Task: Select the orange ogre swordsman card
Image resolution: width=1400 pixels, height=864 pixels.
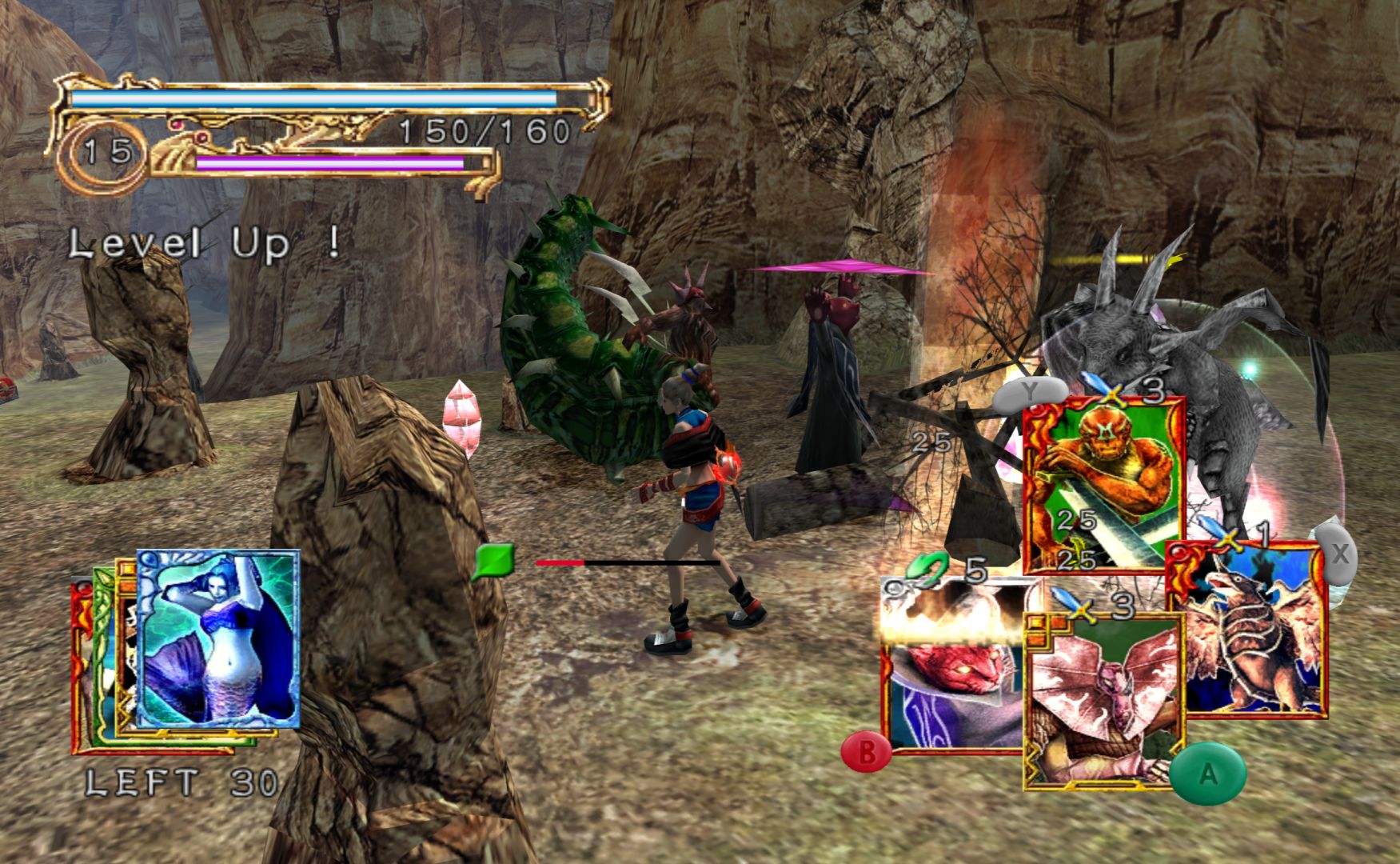Action: point(1103,484)
